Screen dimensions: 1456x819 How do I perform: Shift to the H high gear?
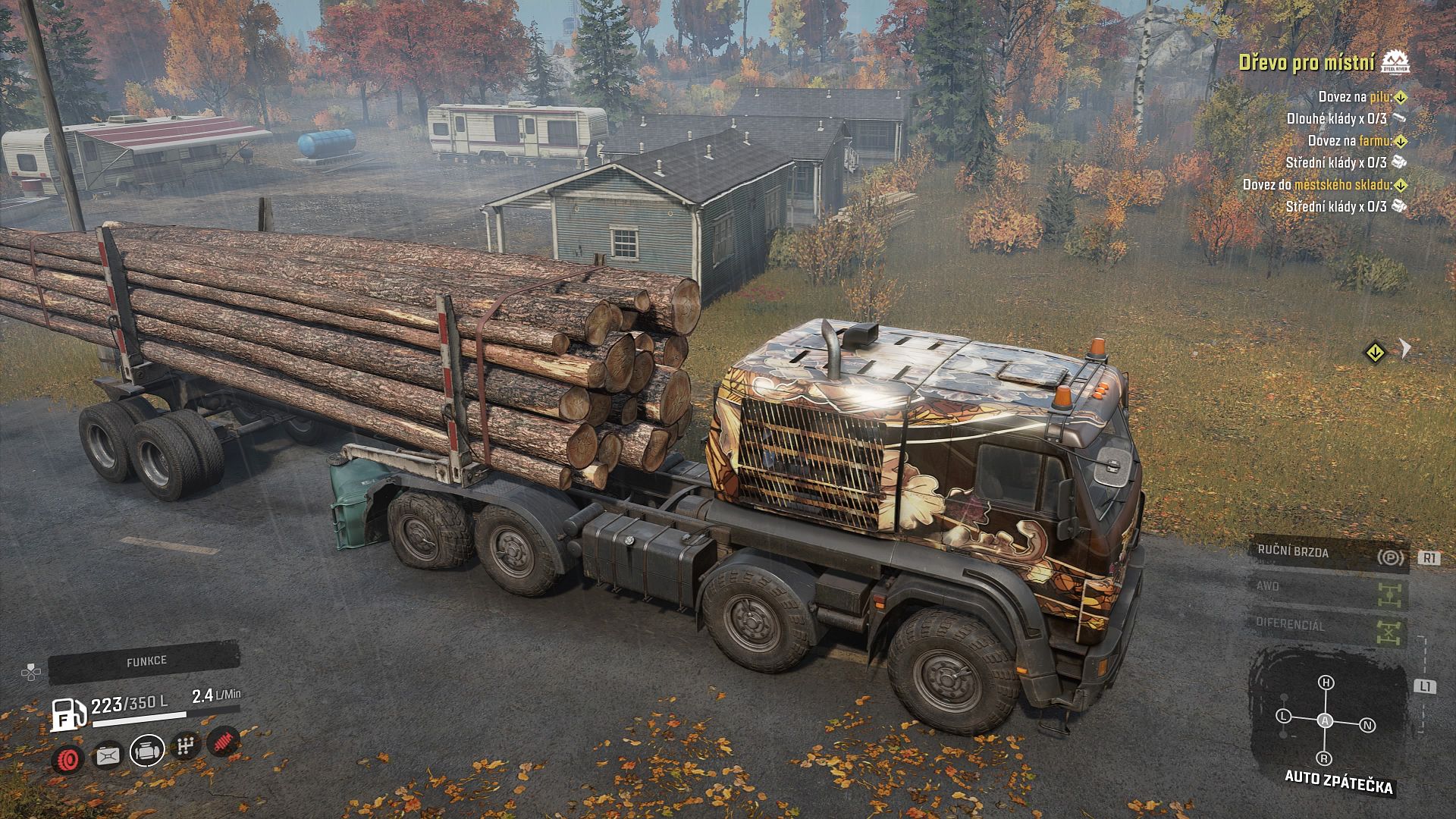1326,682
